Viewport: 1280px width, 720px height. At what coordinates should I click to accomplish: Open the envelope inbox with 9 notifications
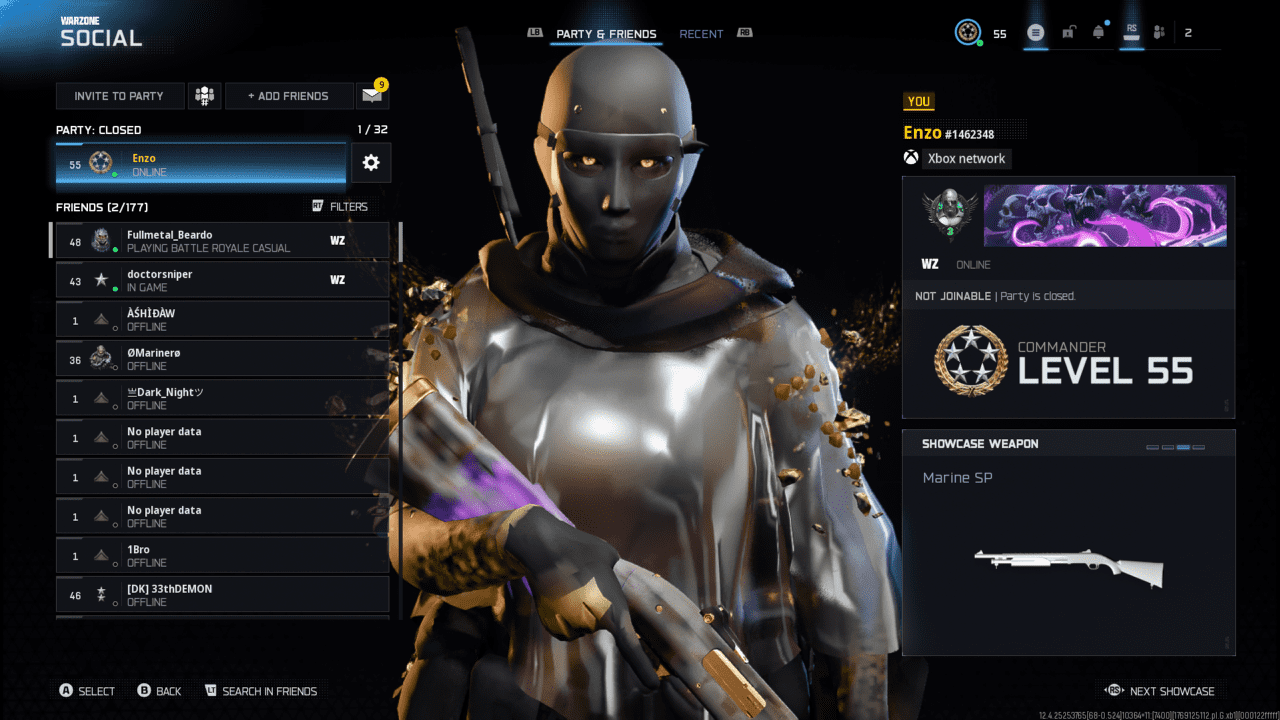[x=372, y=96]
